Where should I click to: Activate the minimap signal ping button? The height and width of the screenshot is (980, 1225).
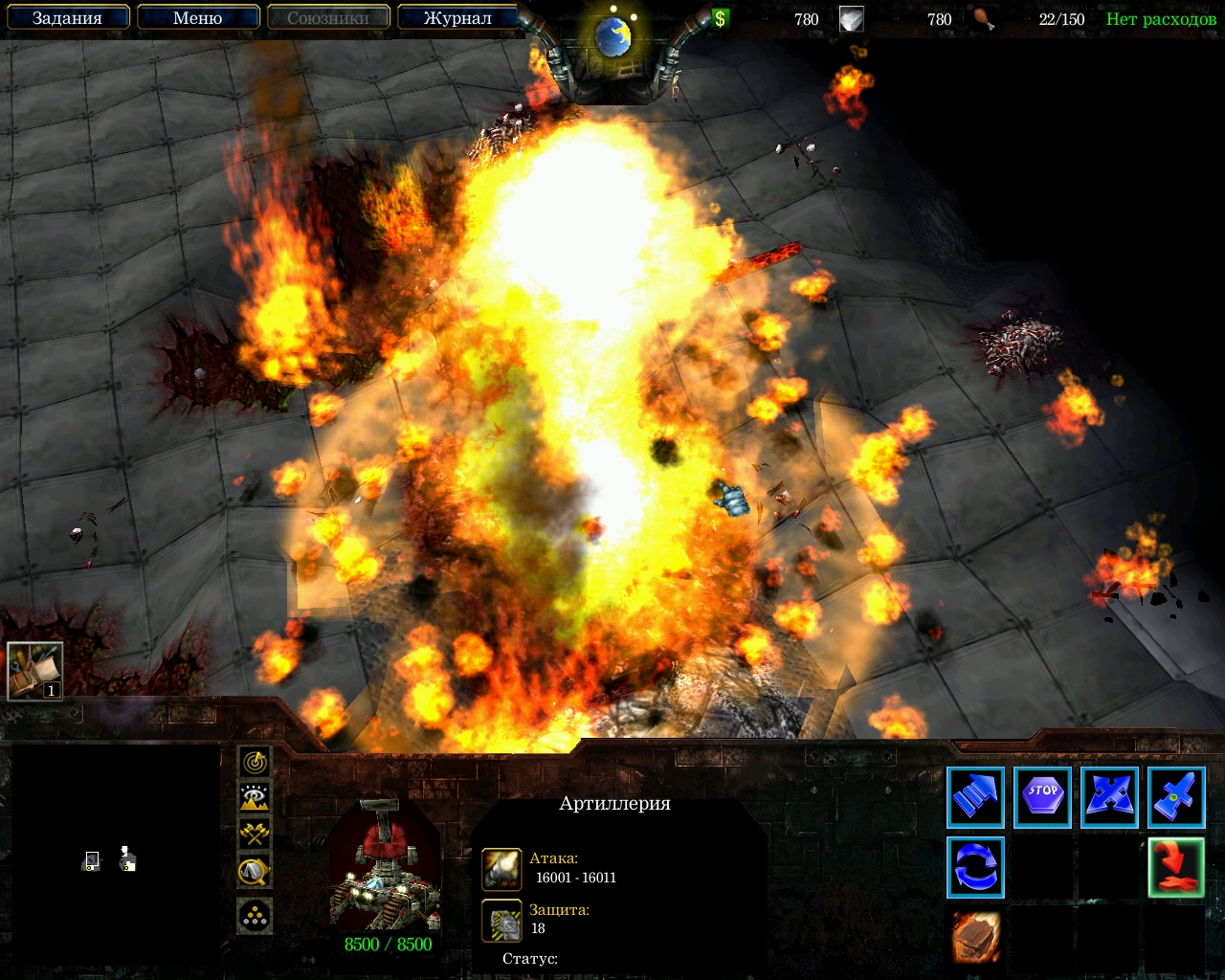[255, 762]
